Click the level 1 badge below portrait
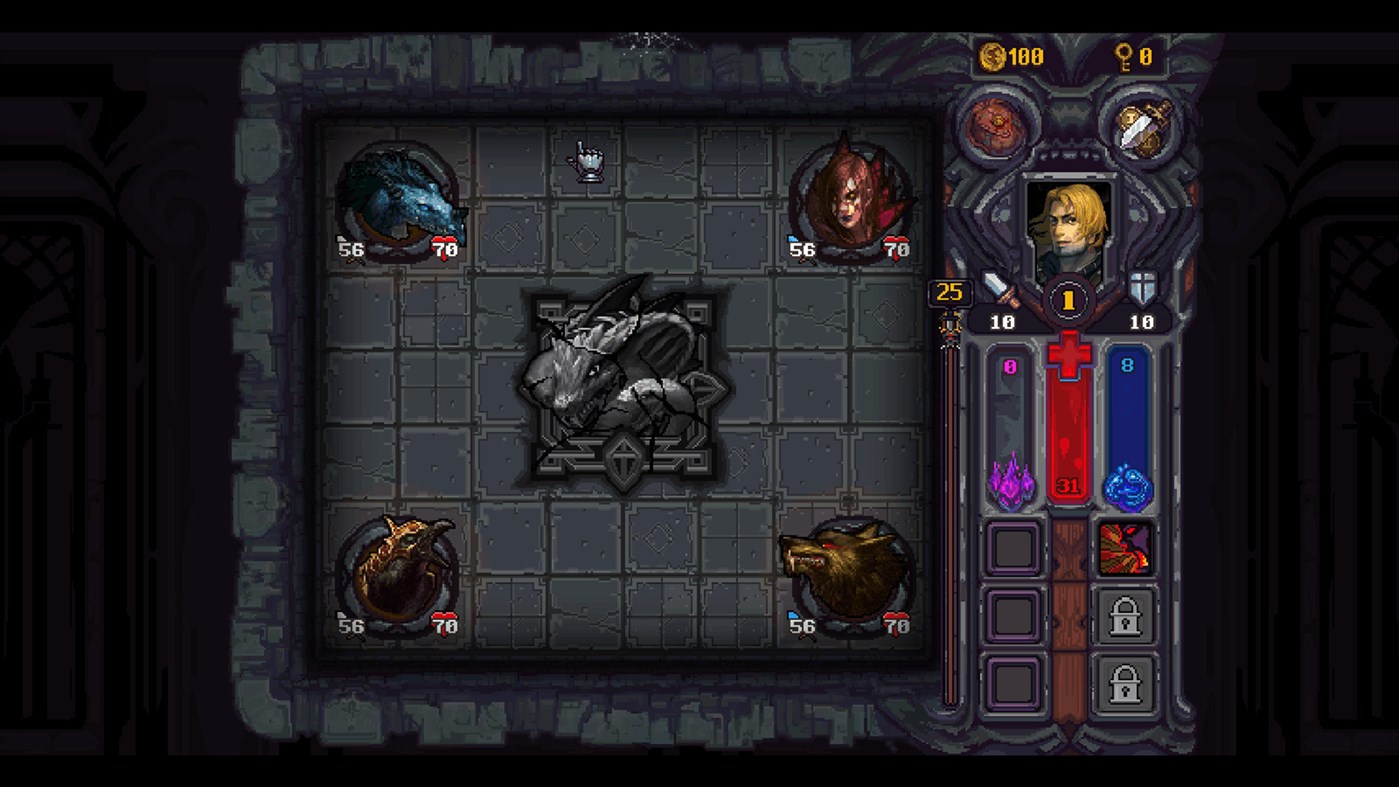The width and height of the screenshot is (1399, 787). 1067,297
